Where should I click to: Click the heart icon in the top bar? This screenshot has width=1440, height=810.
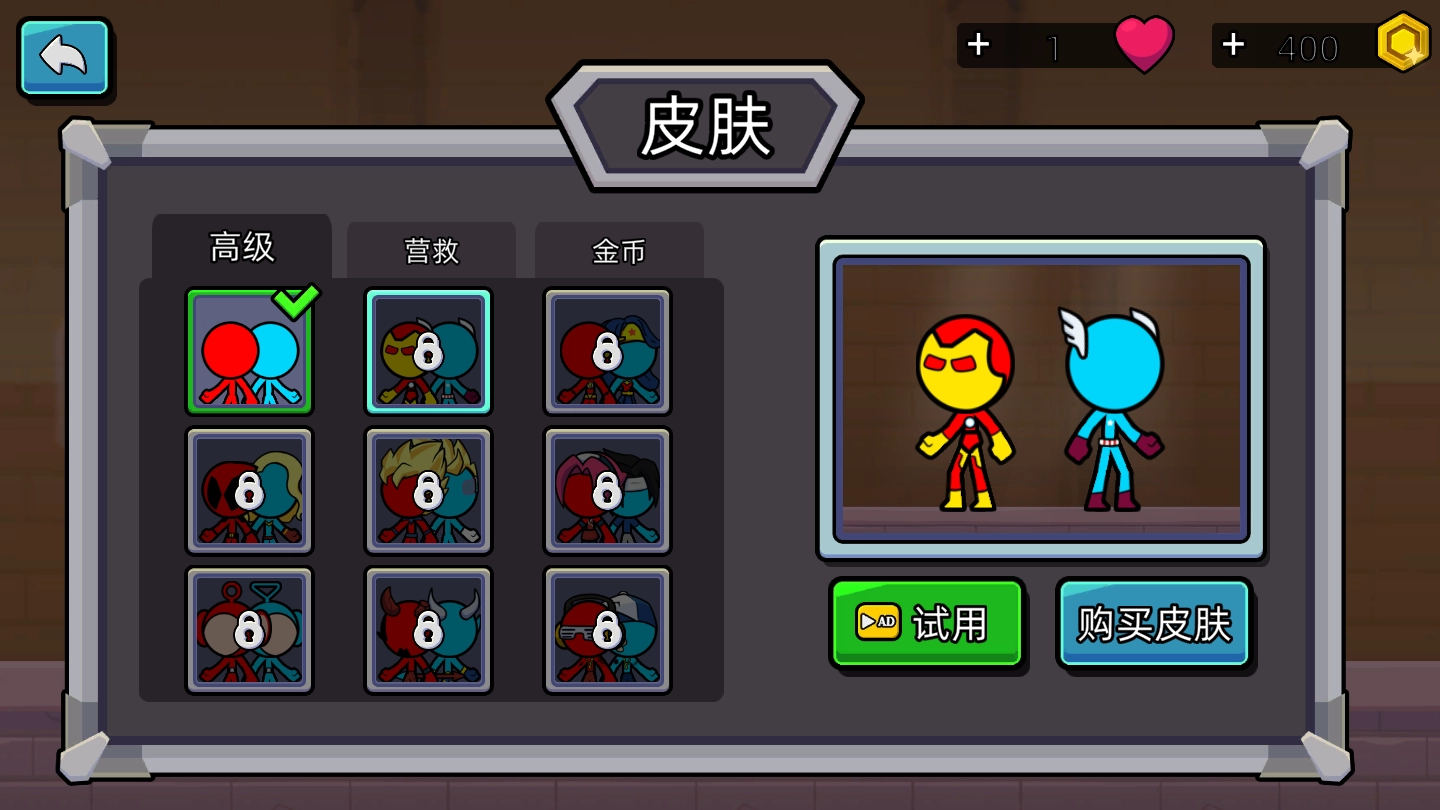1146,43
